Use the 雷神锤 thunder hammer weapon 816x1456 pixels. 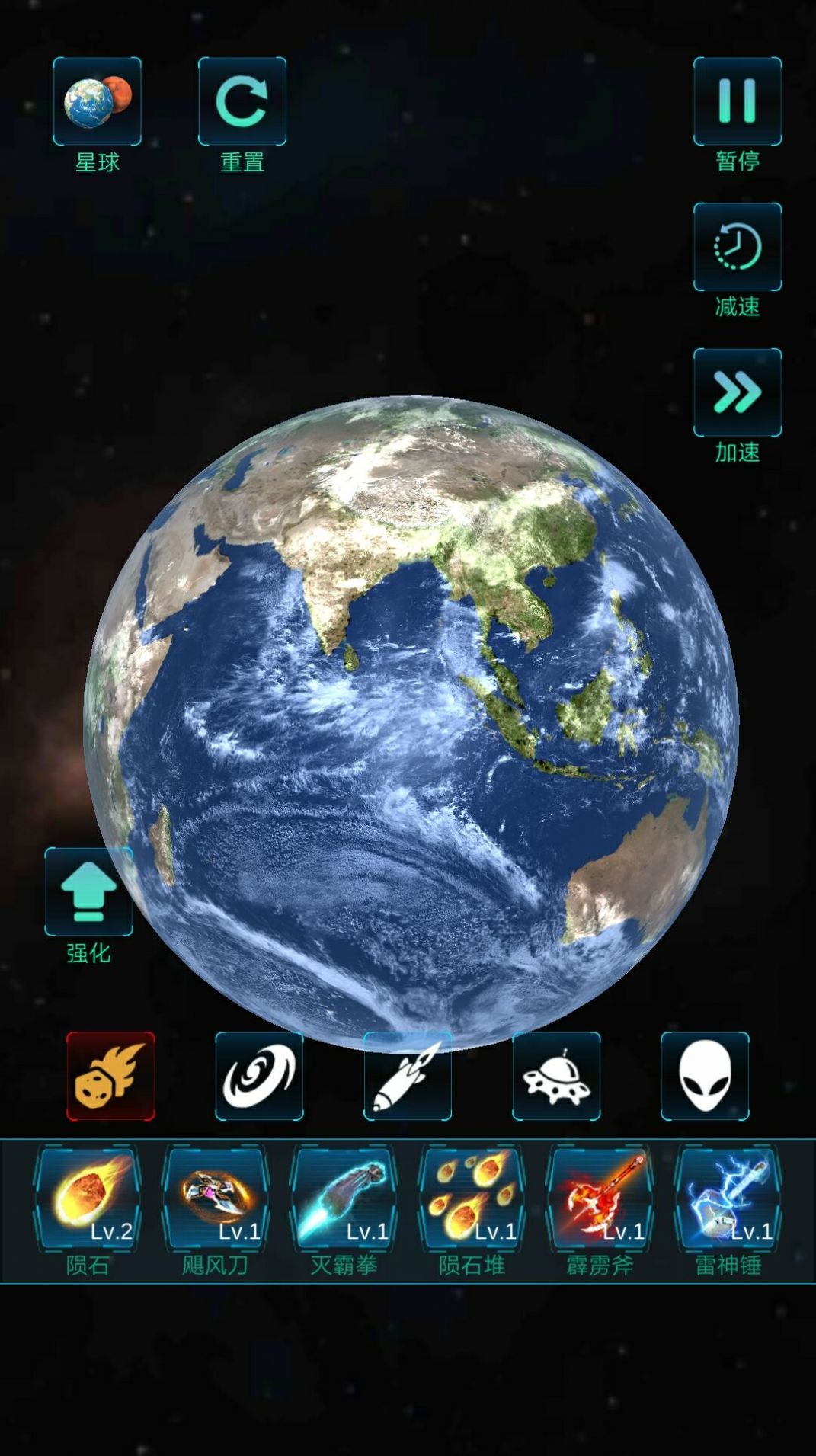(x=728, y=1199)
